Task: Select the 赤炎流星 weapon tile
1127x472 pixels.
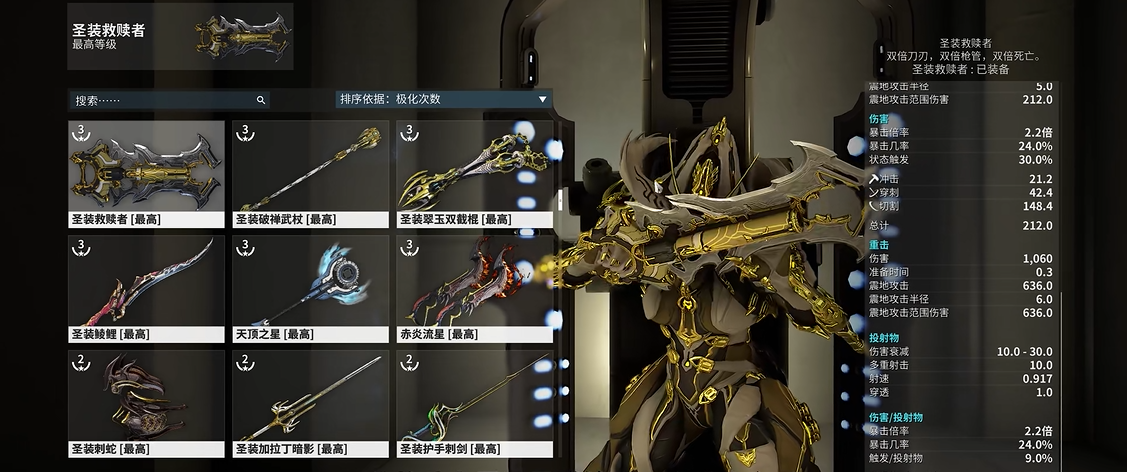Action: pos(474,288)
